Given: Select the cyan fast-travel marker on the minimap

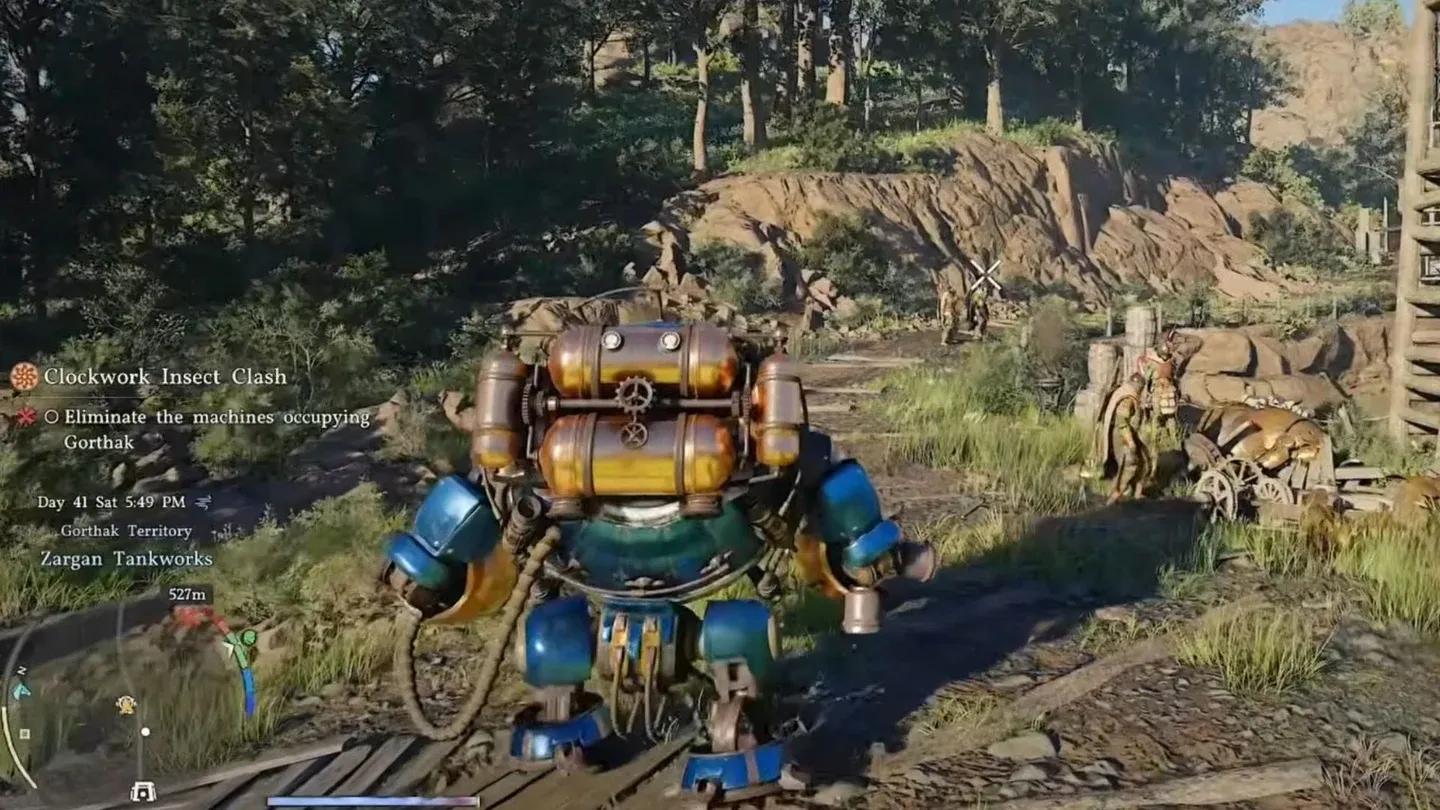Looking at the screenshot, I should click(x=22, y=690).
